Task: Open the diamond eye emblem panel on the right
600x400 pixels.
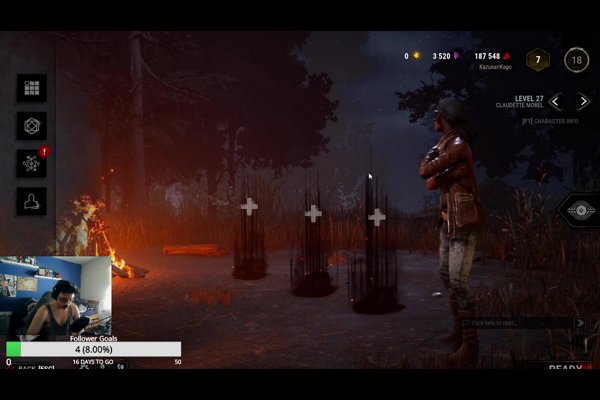Action: pos(579,210)
